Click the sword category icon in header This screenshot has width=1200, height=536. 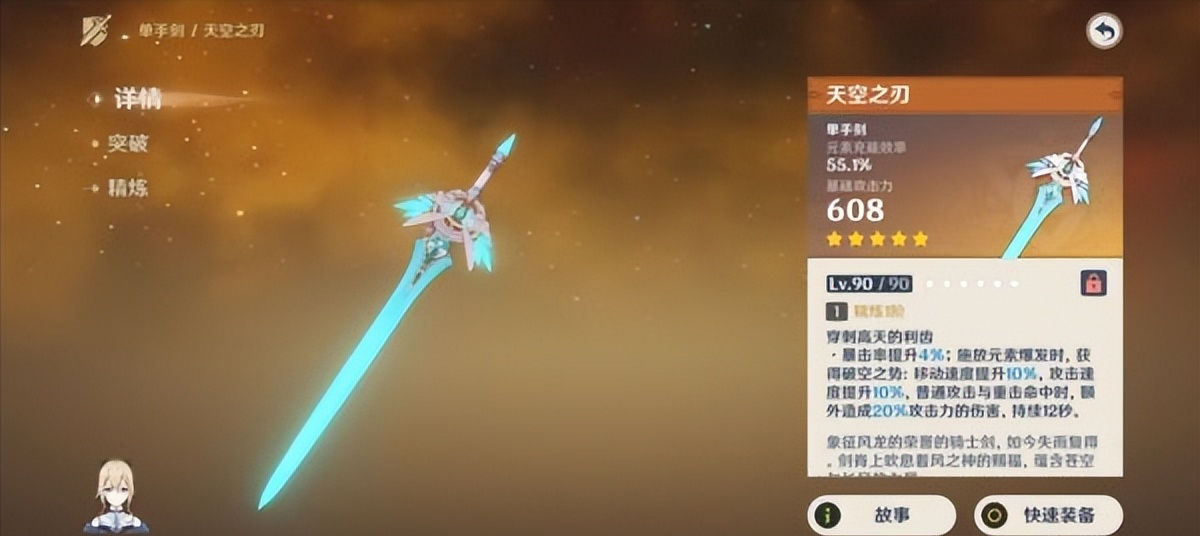pyautogui.click(x=95, y=30)
